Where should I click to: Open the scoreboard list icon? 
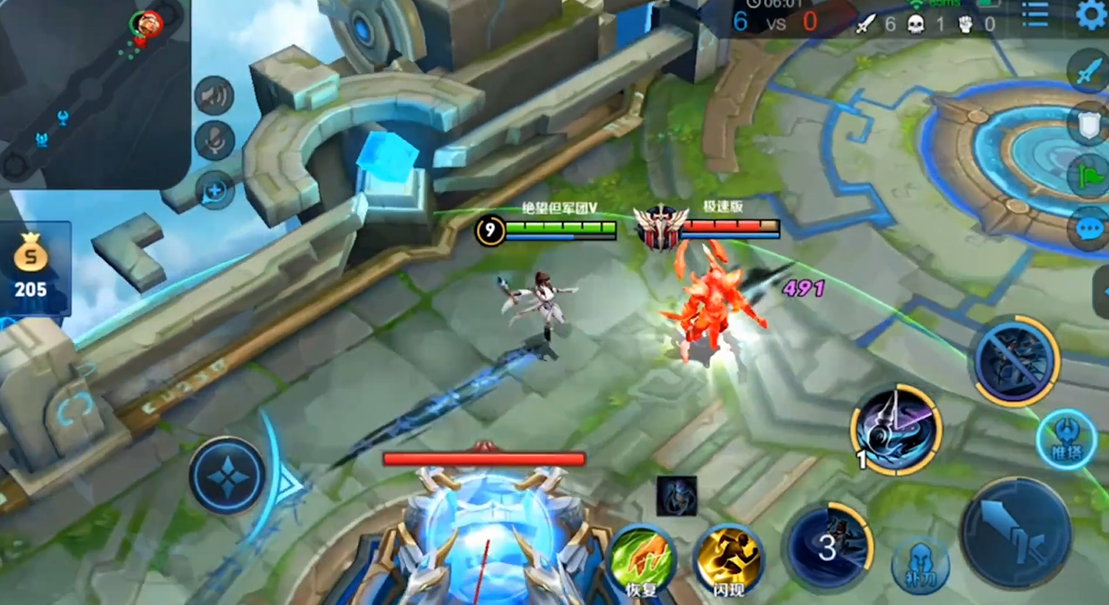tap(1035, 14)
